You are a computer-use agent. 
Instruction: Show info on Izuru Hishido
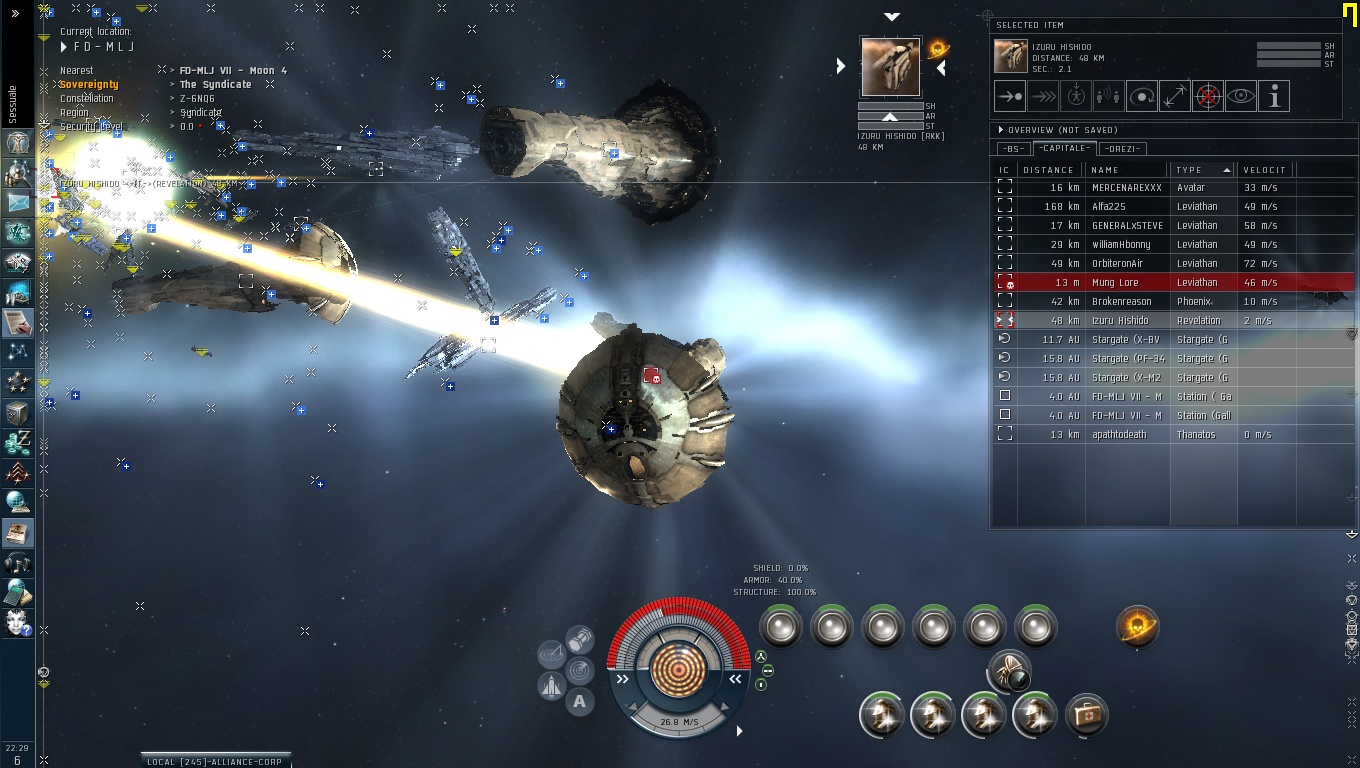[1274, 97]
